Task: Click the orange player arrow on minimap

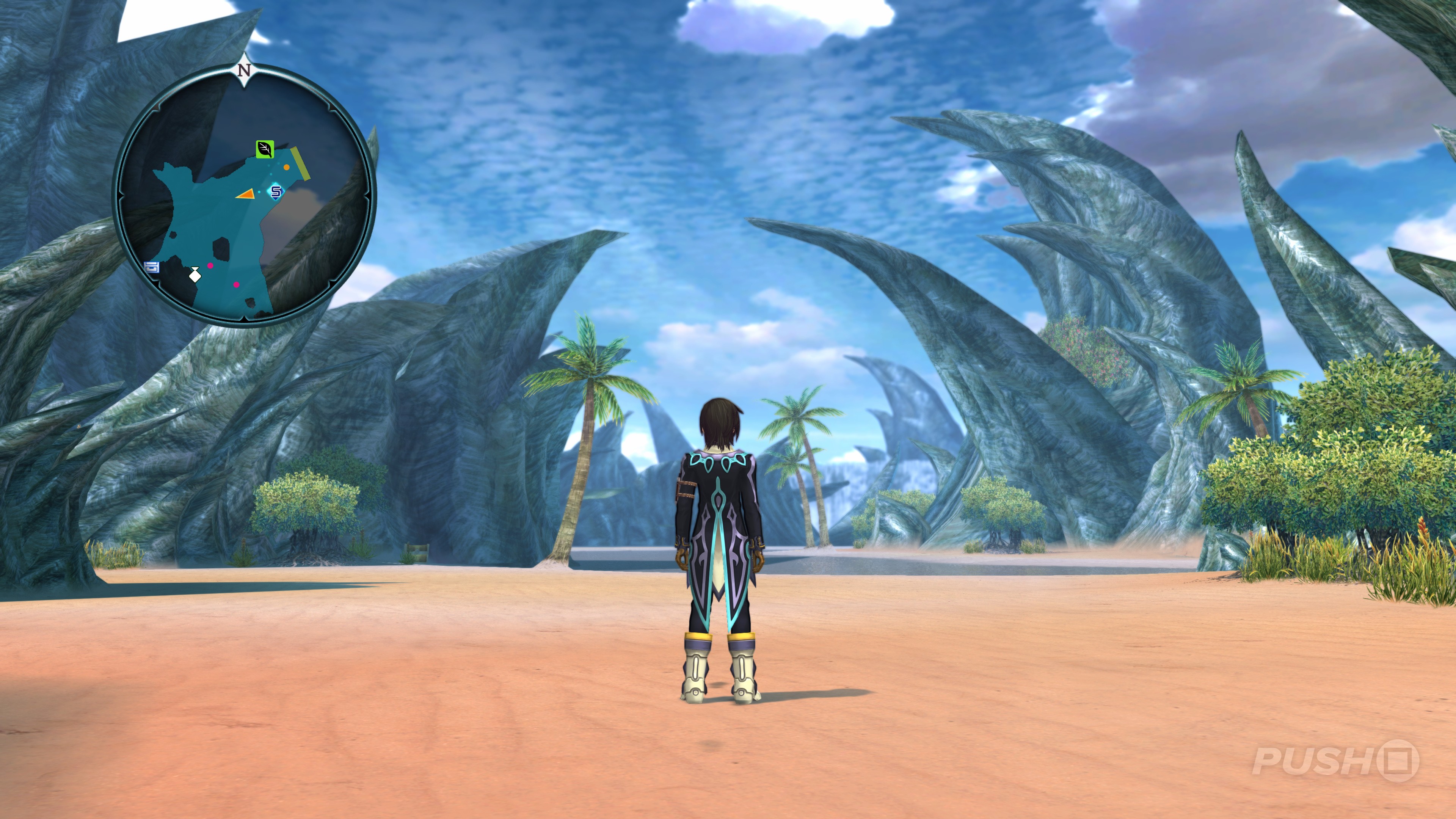Action: tap(245, 194)
